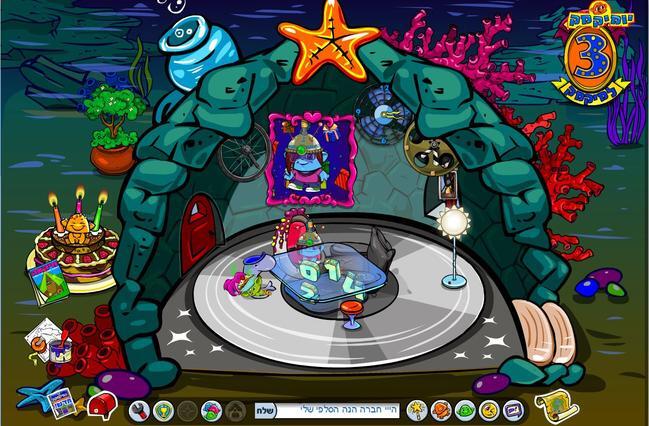Open the magazine beside the birthday cake
The width and height of the screenshot is (649, 426).
coord(47,281)
